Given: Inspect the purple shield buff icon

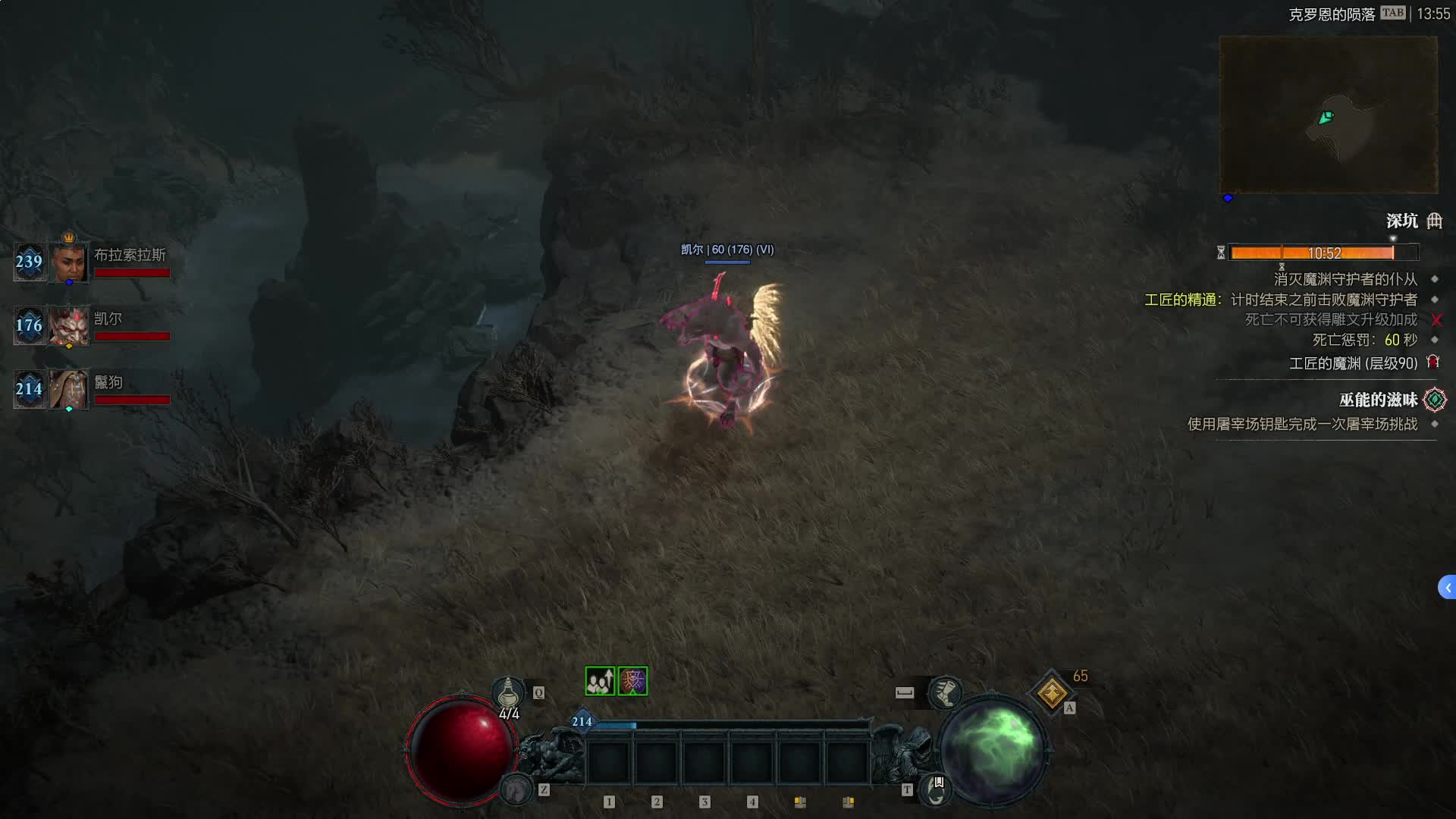Looking at the screenshot, I should 632,681.
